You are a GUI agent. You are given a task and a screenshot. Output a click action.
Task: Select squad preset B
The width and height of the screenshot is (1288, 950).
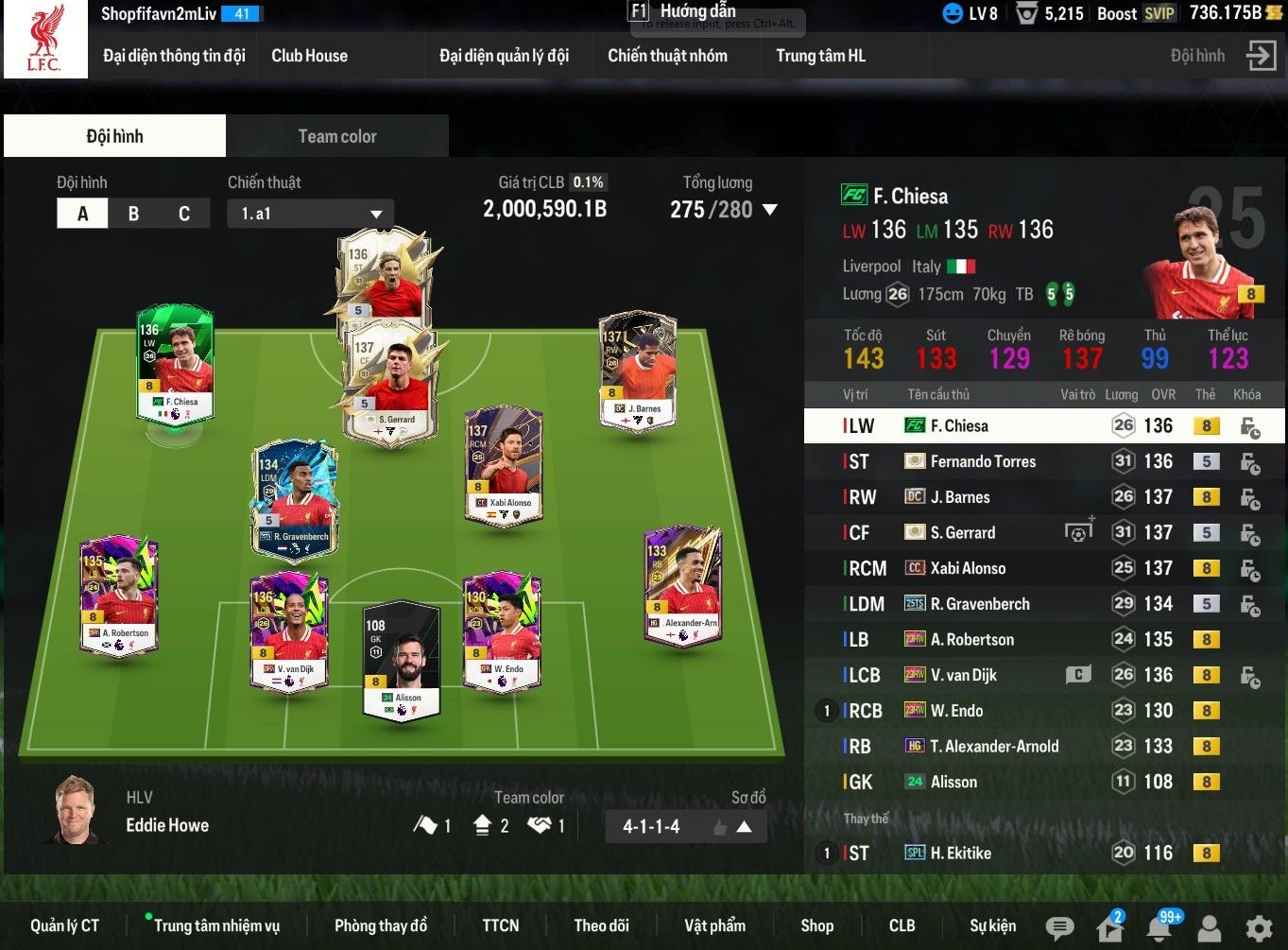coord(133,214)
